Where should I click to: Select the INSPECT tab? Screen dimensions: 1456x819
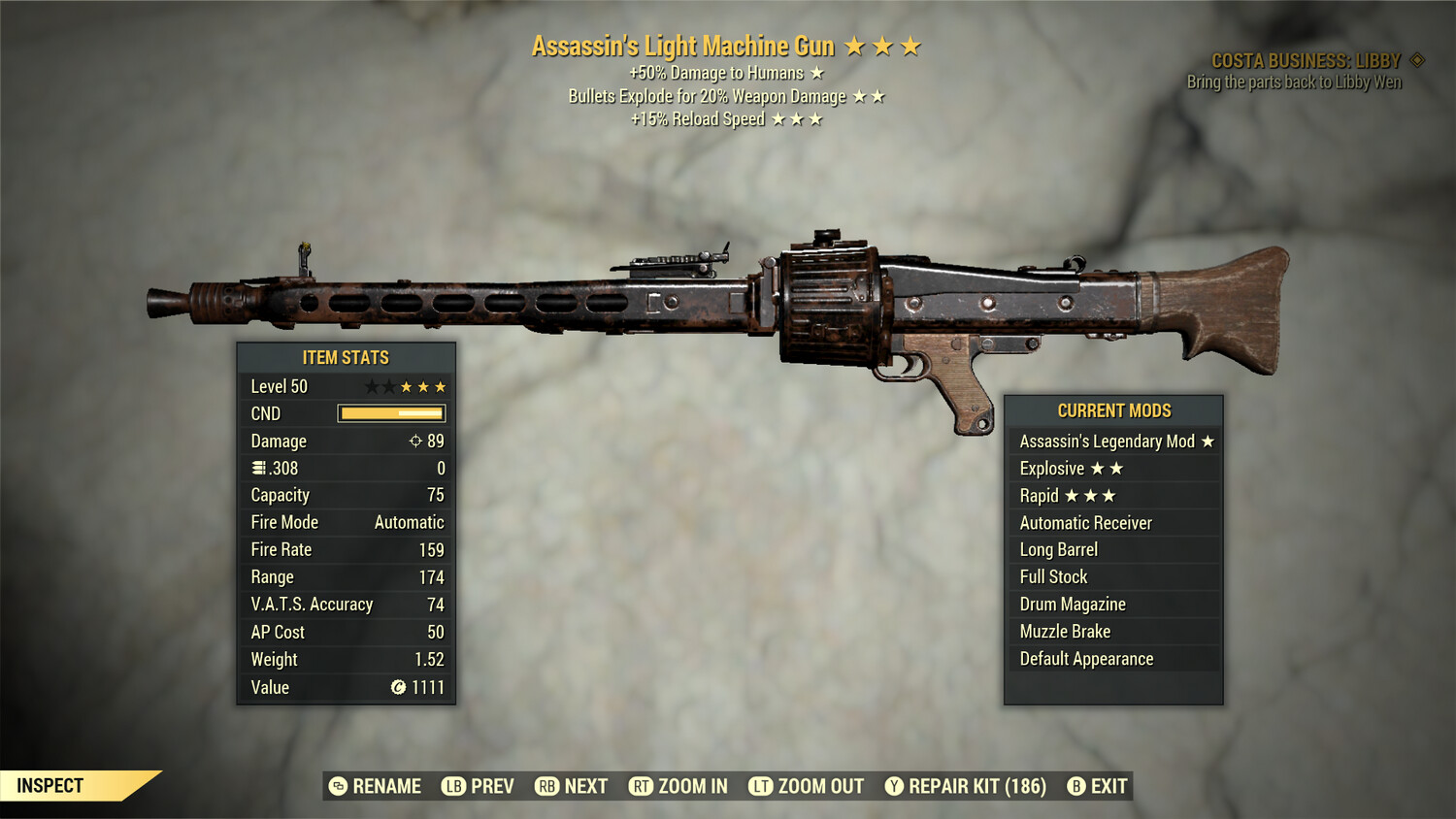point(50,786)
